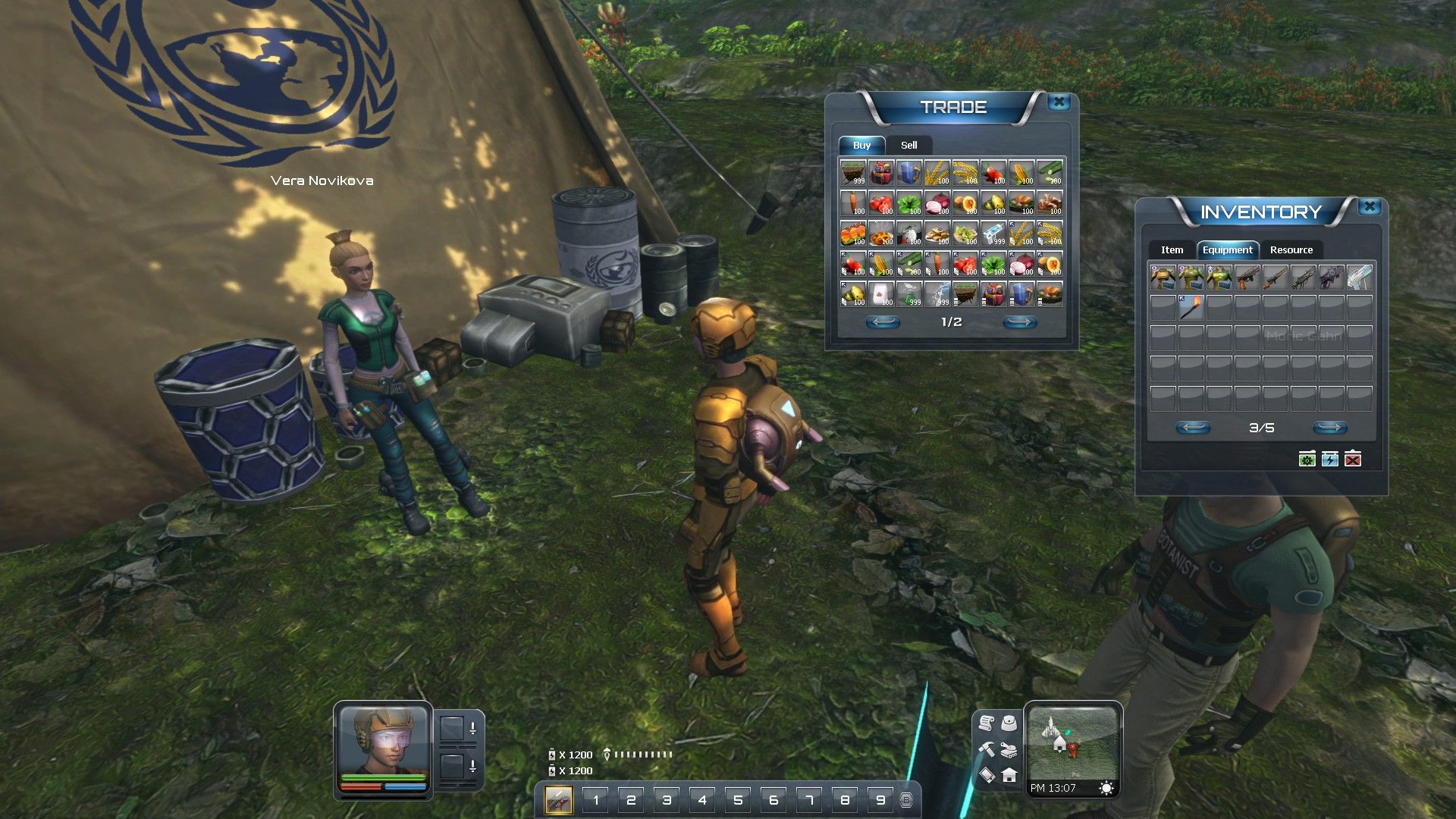Open the minimap
Viewport: 1456px width, 819px height.
point(1072,742)
